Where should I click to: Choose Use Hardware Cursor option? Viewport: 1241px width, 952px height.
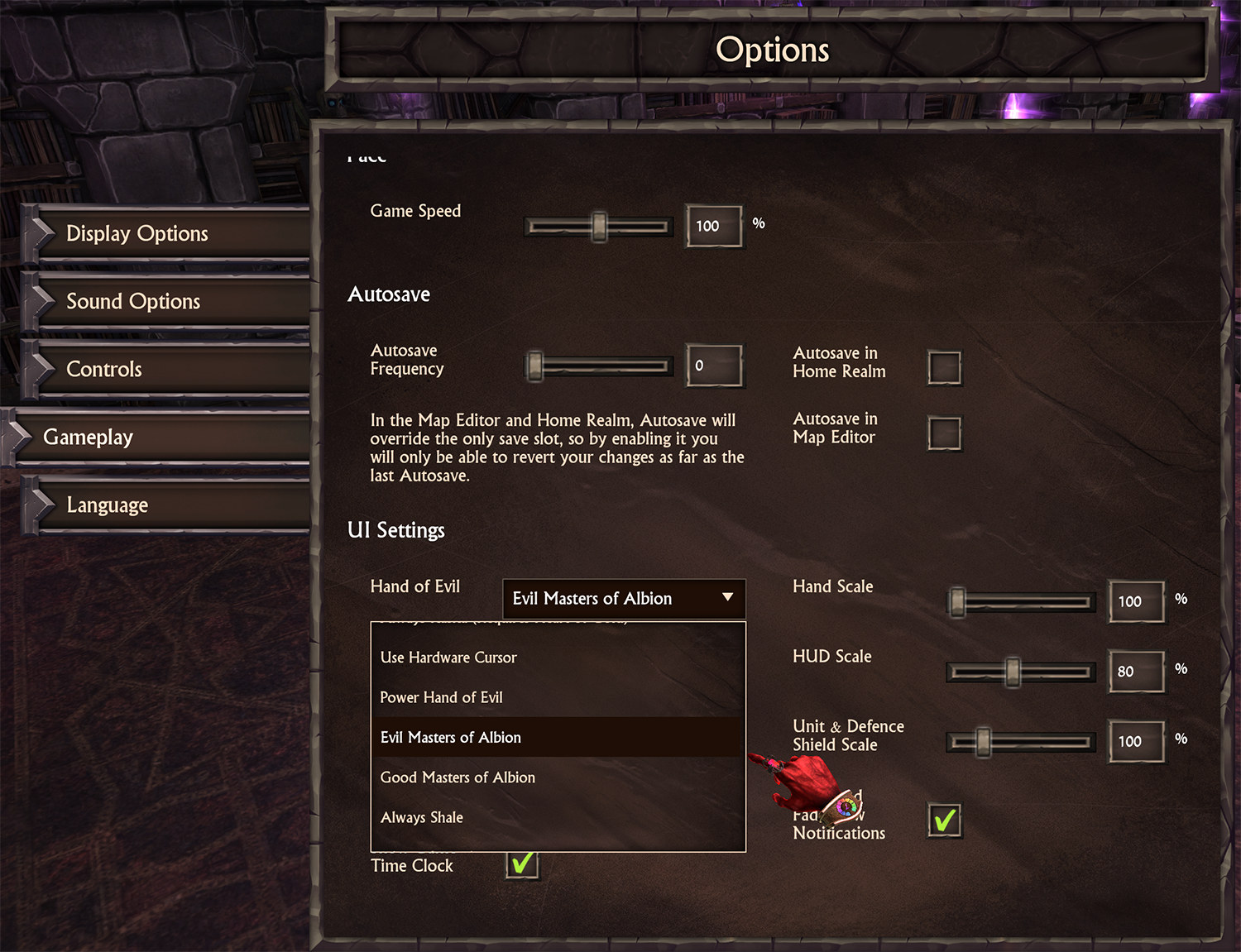point(448,658)
